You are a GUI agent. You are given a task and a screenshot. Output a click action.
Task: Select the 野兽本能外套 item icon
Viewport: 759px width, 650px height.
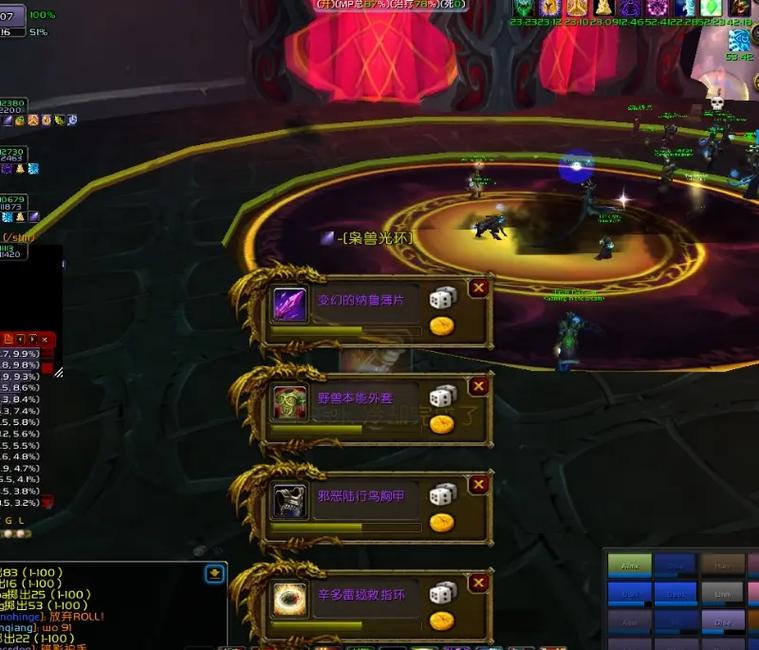(x=290, y=403)
